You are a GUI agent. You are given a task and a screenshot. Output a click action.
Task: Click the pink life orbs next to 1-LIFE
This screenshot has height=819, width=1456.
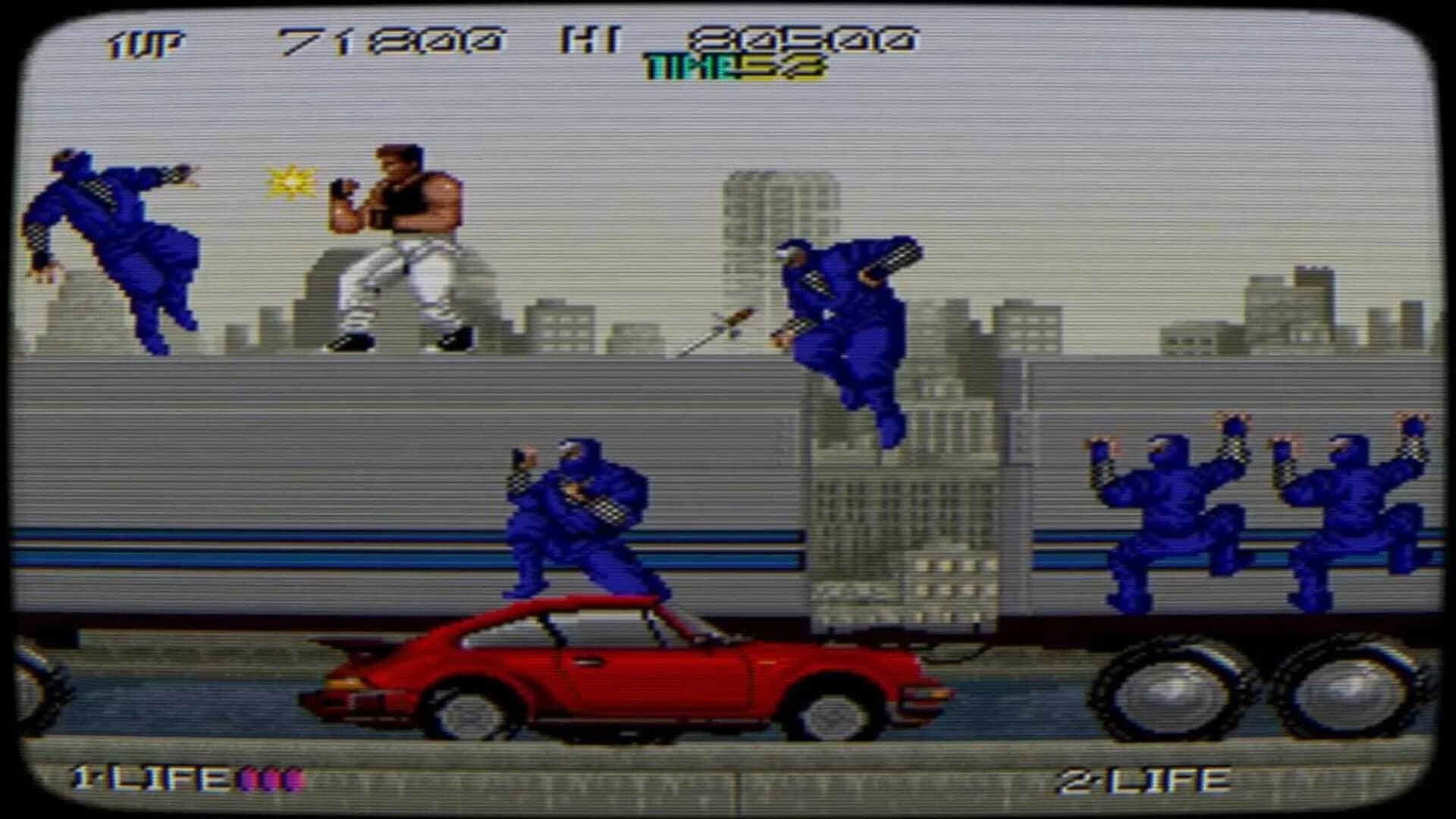tap(273, 777)
